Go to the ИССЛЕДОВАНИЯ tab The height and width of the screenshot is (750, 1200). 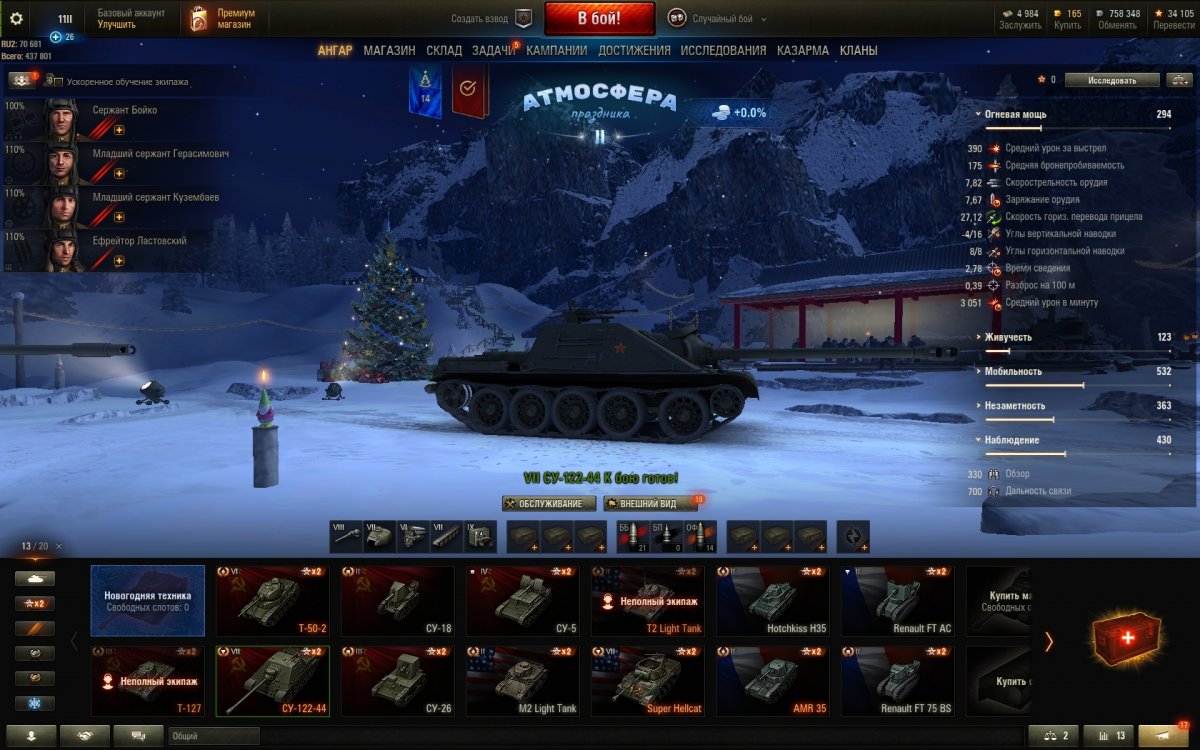(x=723, y=50)
